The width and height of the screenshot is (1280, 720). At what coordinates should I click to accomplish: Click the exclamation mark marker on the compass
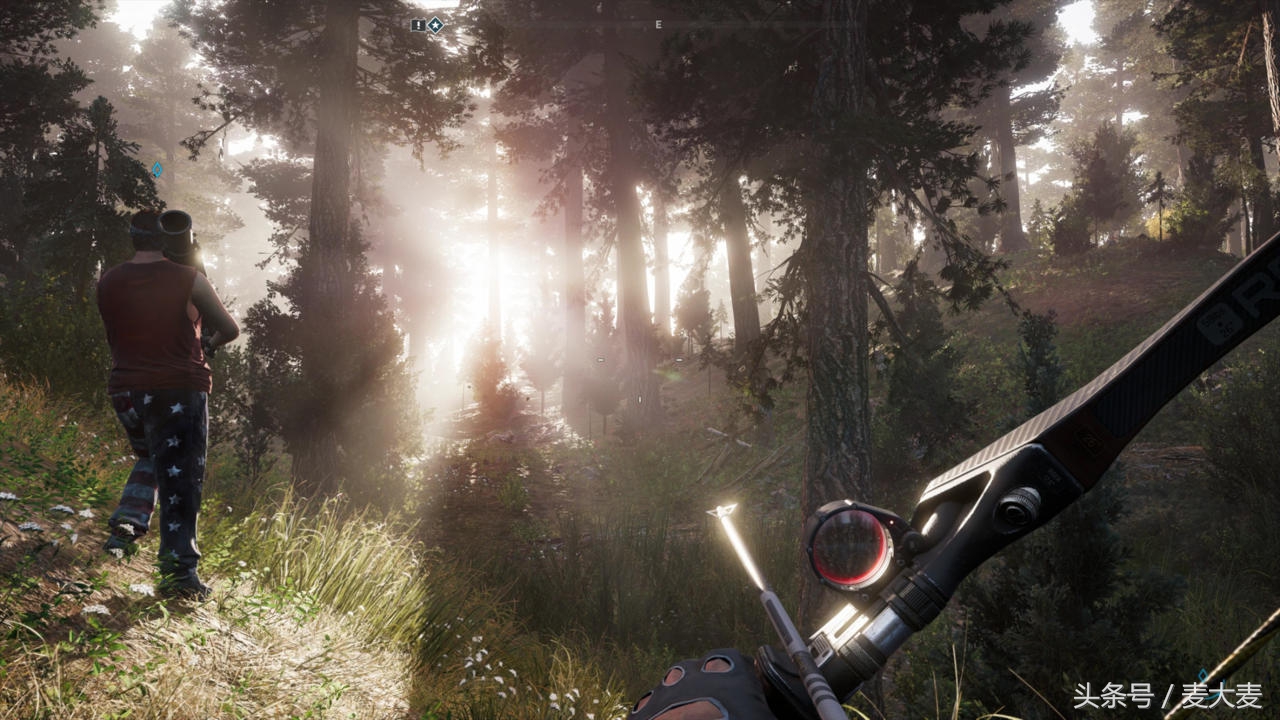click(418, 24)
